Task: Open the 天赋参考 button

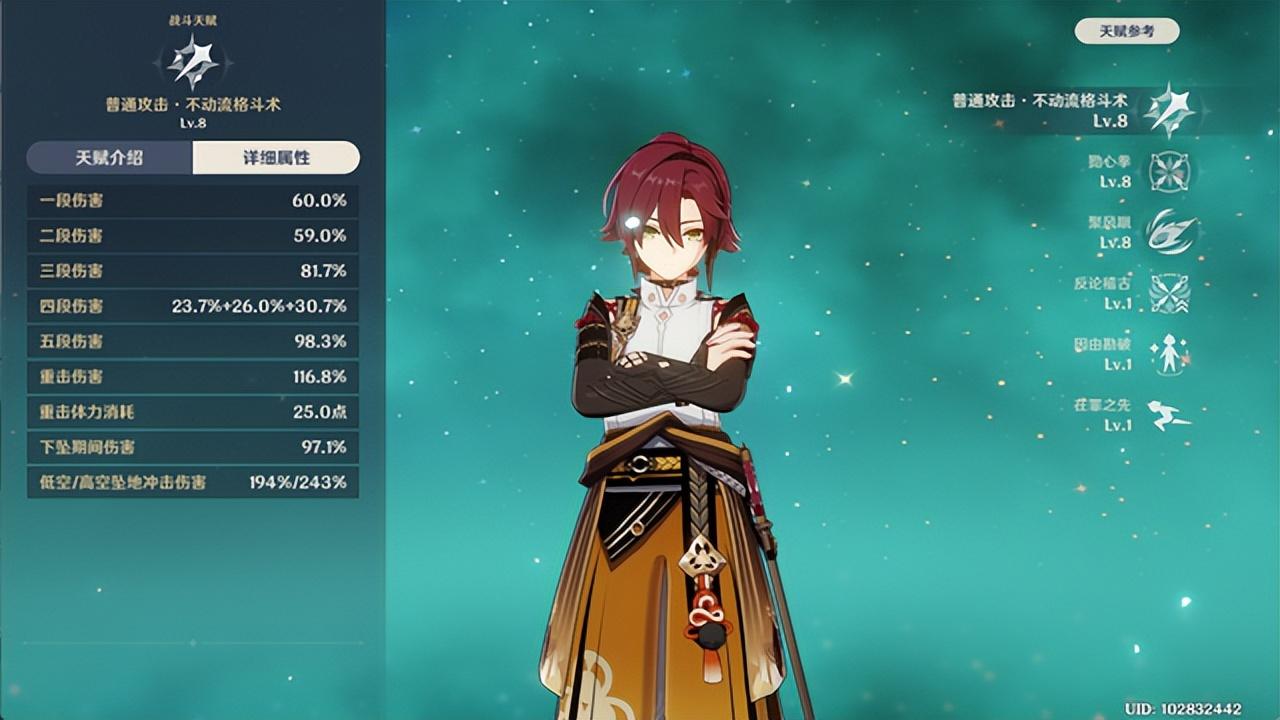Action: pyautogui.click(x=1126, y=31)
